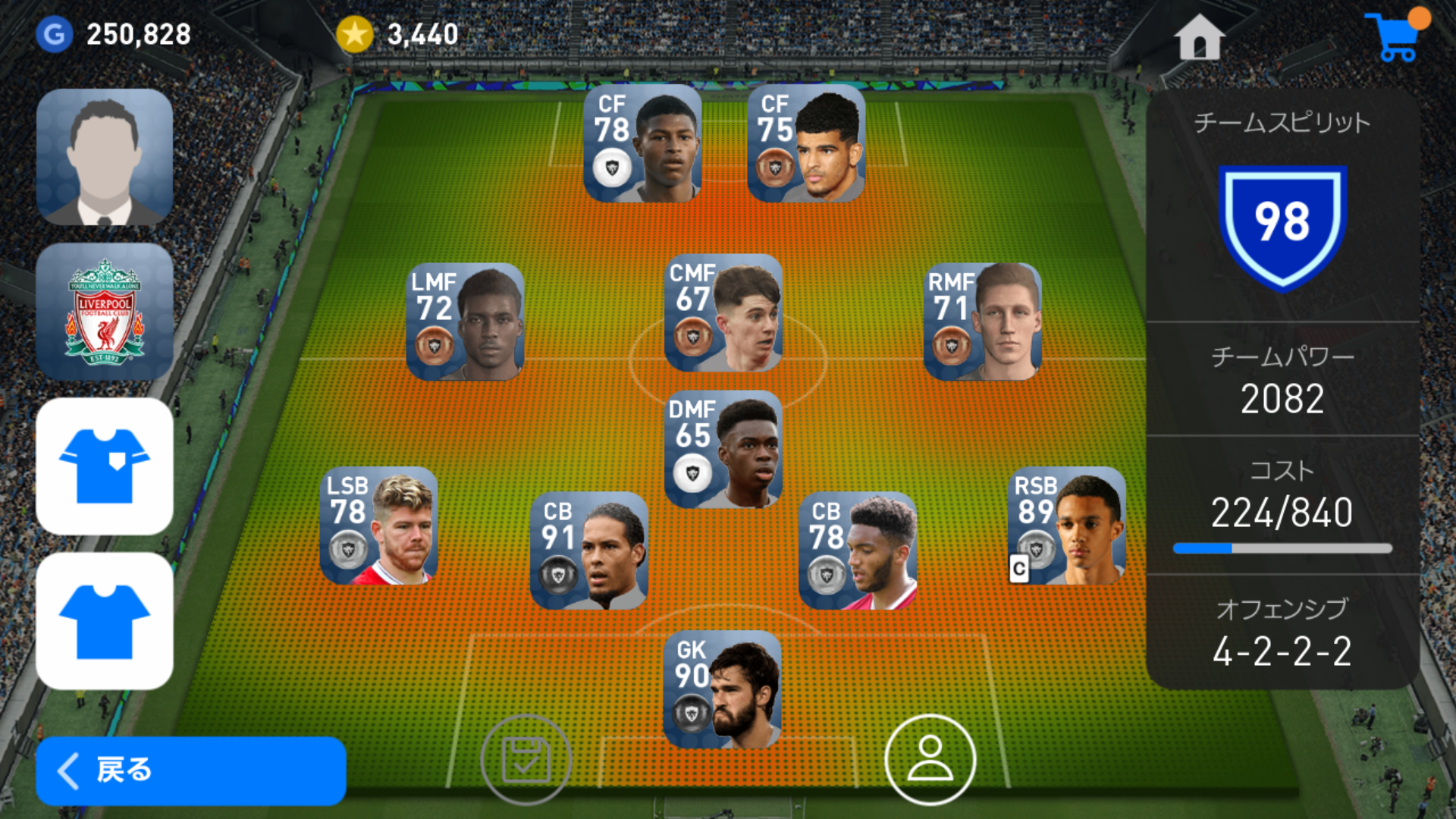Select the CF 75 player card

(806, 144)
